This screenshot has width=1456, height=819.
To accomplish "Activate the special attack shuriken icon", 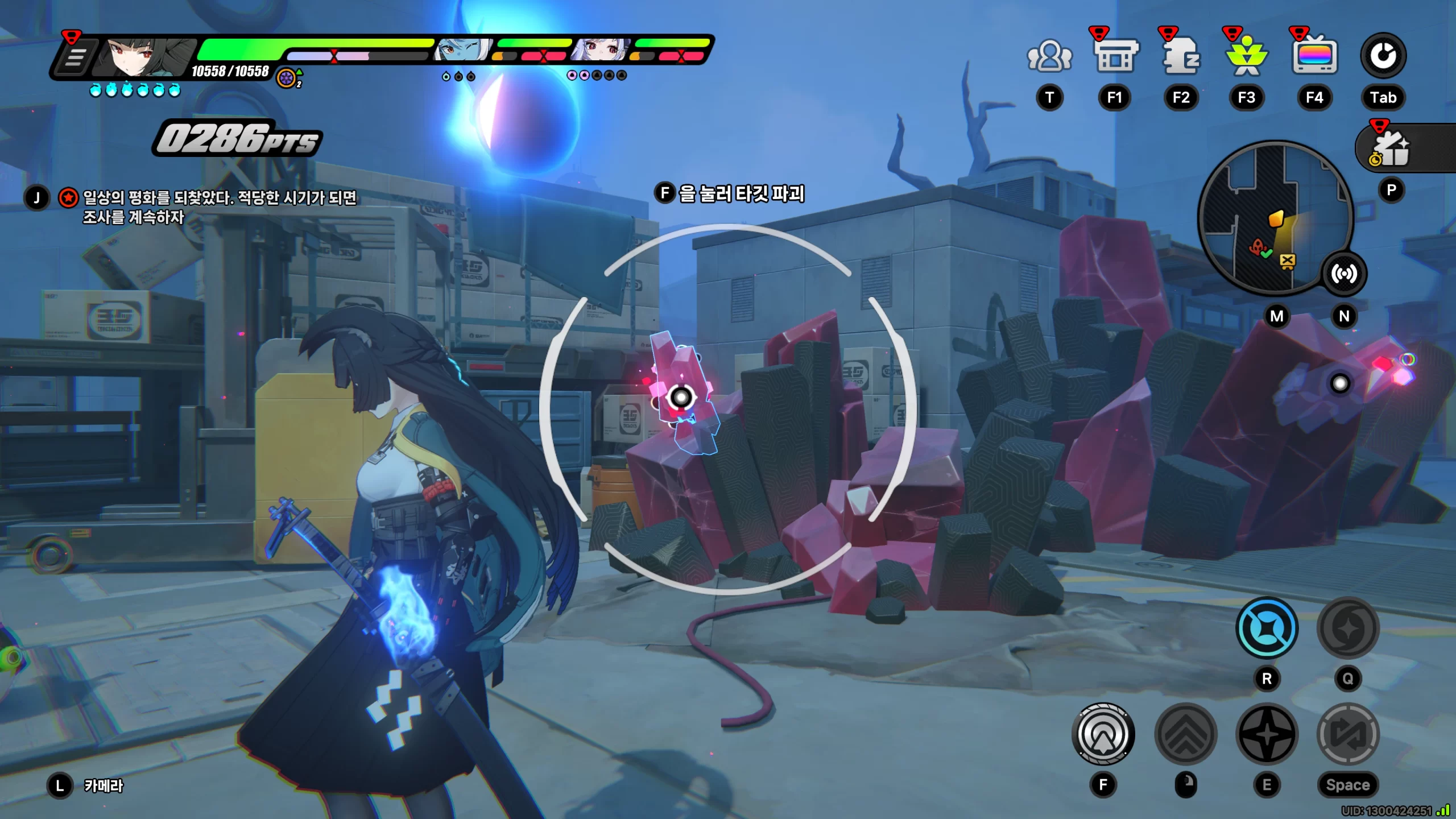I will (x=1267, y=734).
